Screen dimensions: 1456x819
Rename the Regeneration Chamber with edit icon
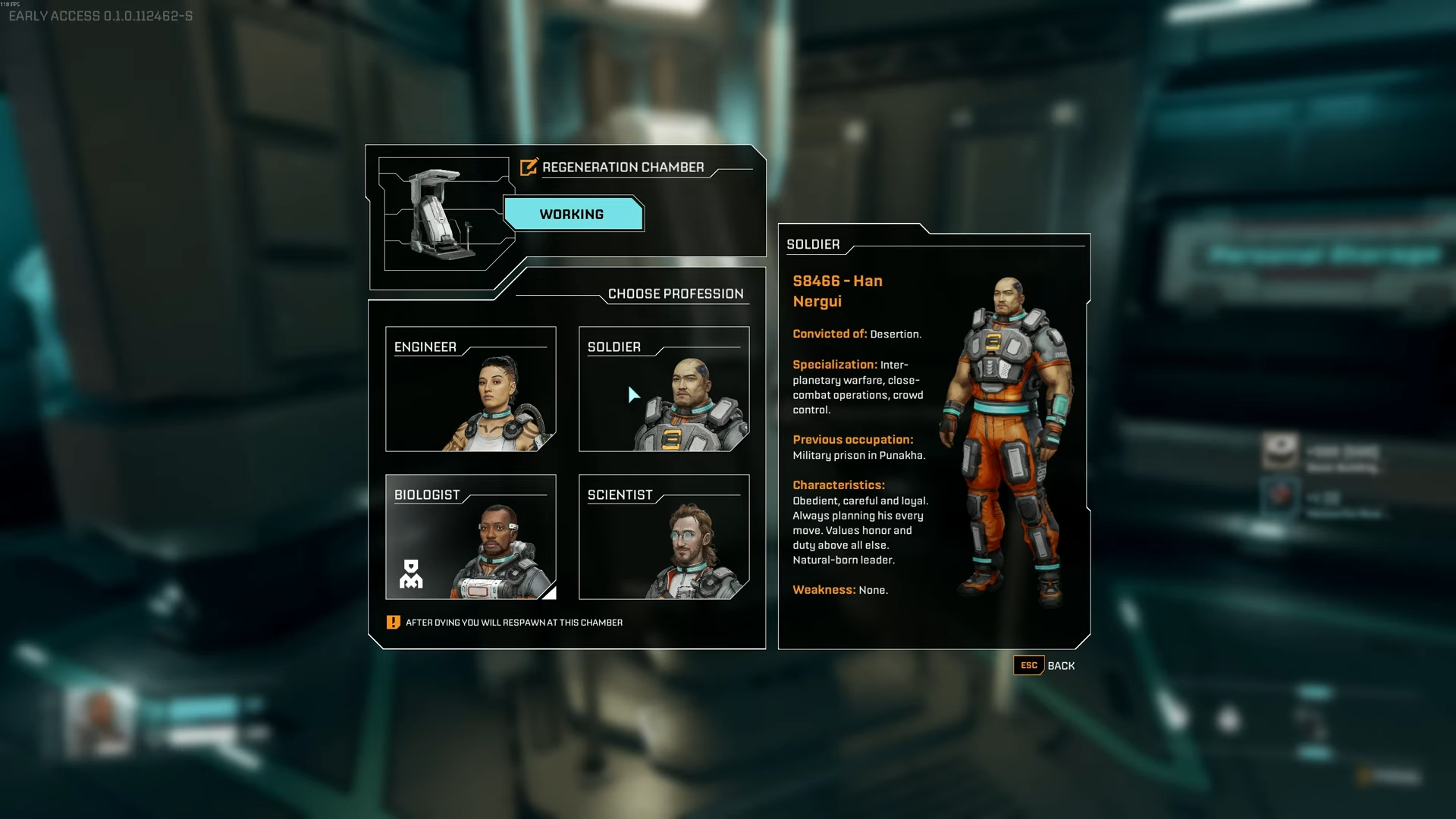point(529,167)
